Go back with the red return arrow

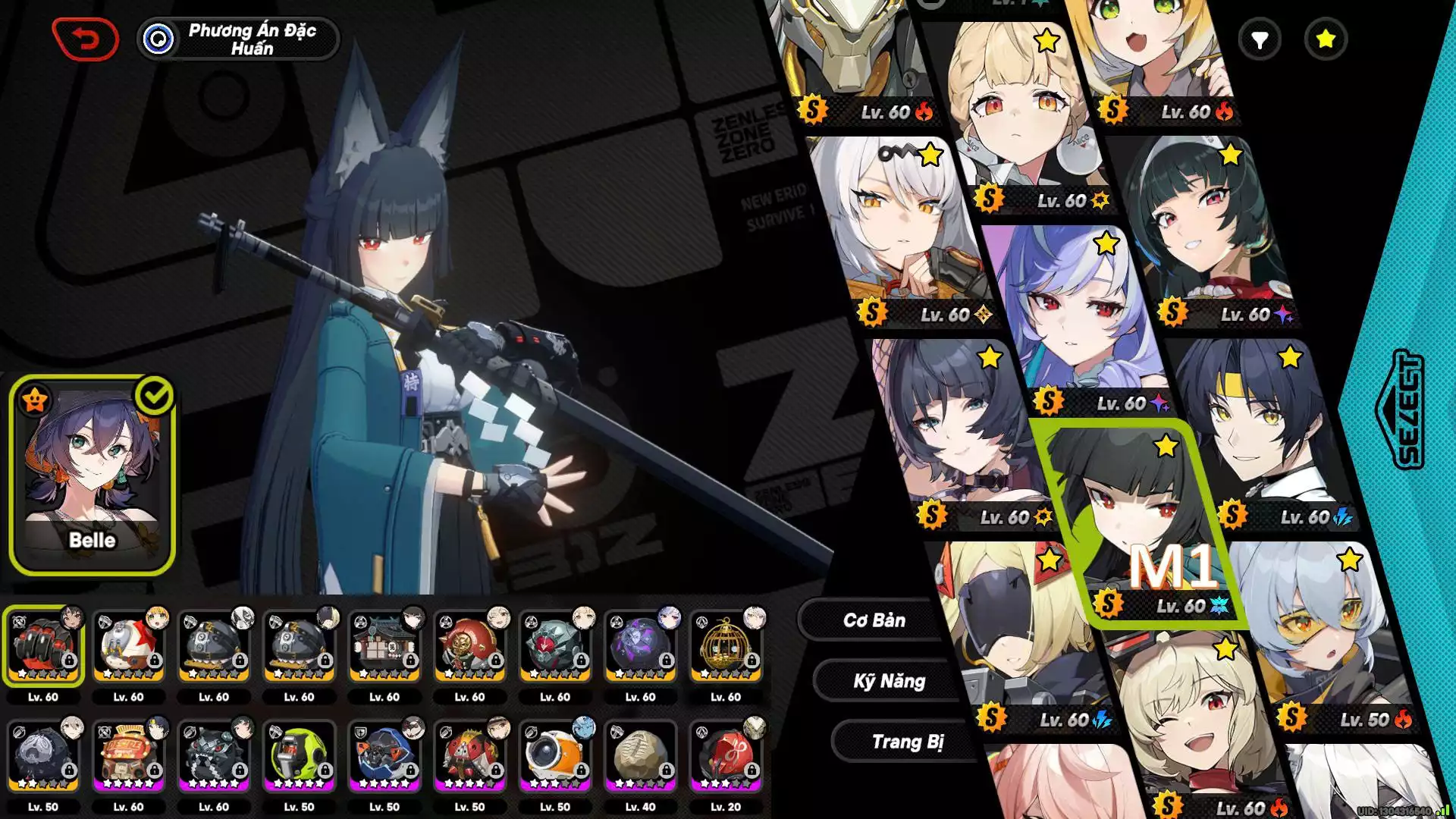(86, 39)
